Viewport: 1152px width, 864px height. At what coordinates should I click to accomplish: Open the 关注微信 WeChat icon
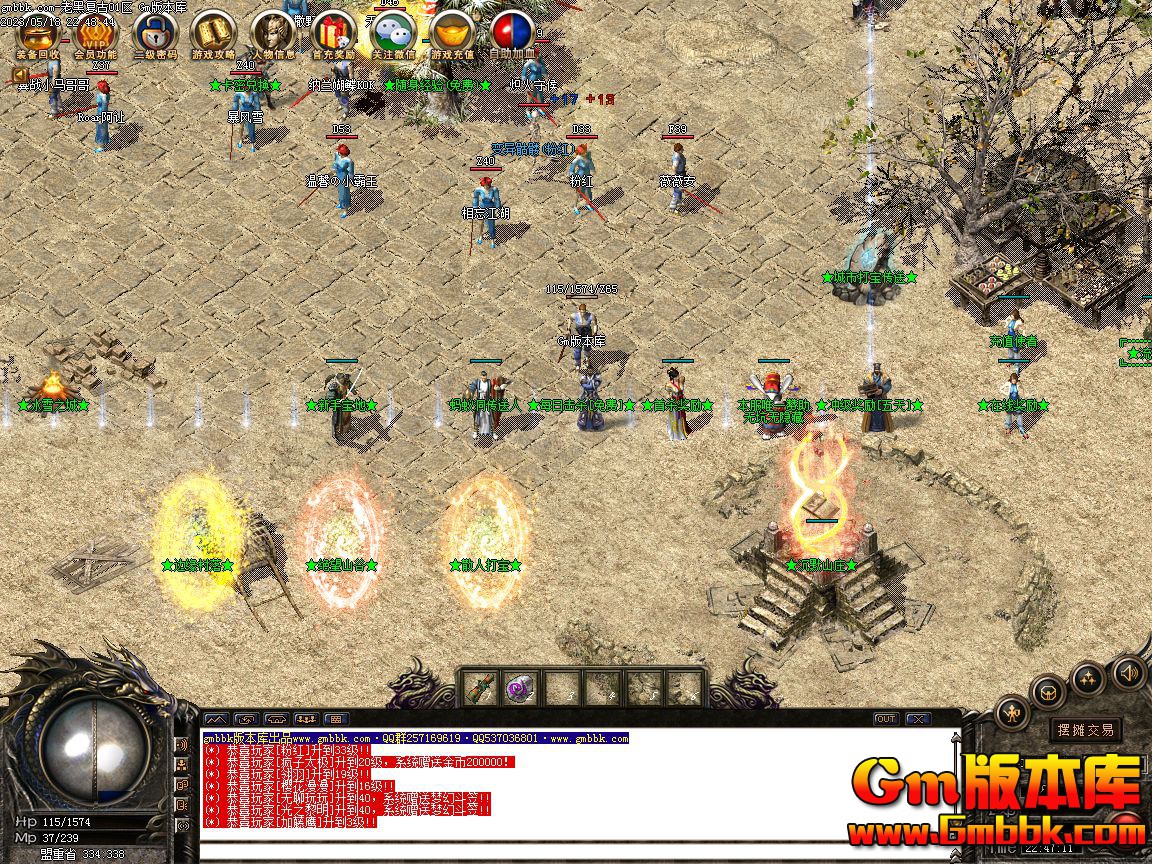tap(393, 32)
